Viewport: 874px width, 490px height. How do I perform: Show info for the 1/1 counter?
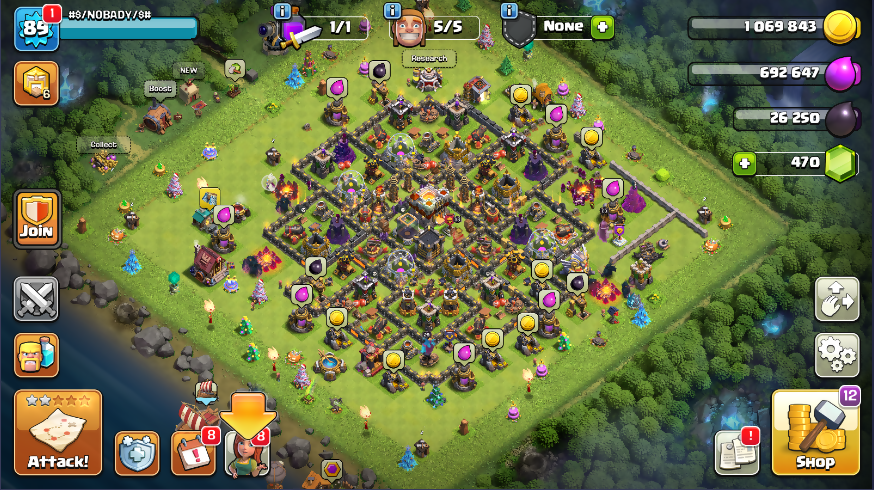pos(283,11)
